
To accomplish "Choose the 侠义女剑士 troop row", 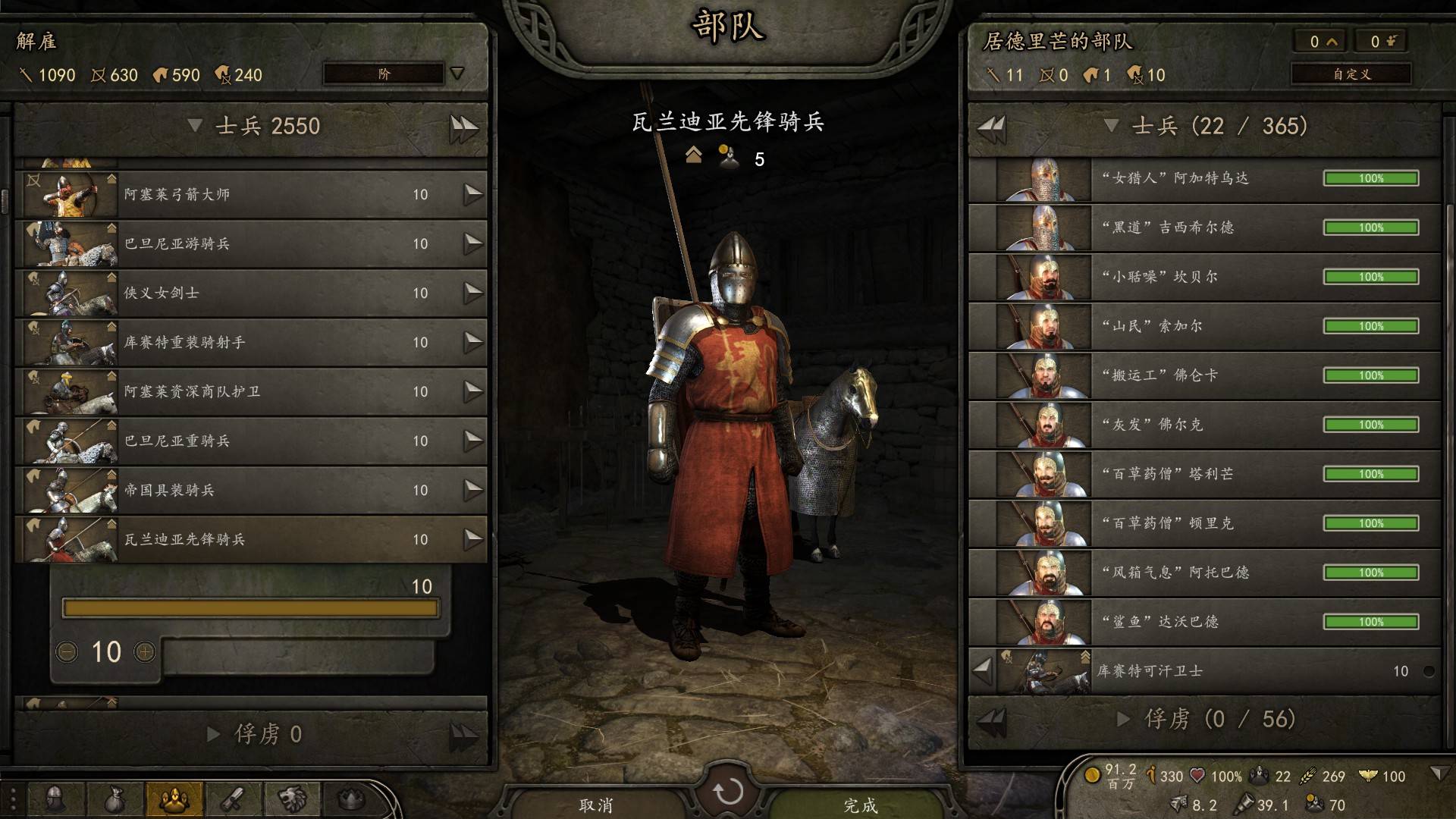I will point(250,293).
